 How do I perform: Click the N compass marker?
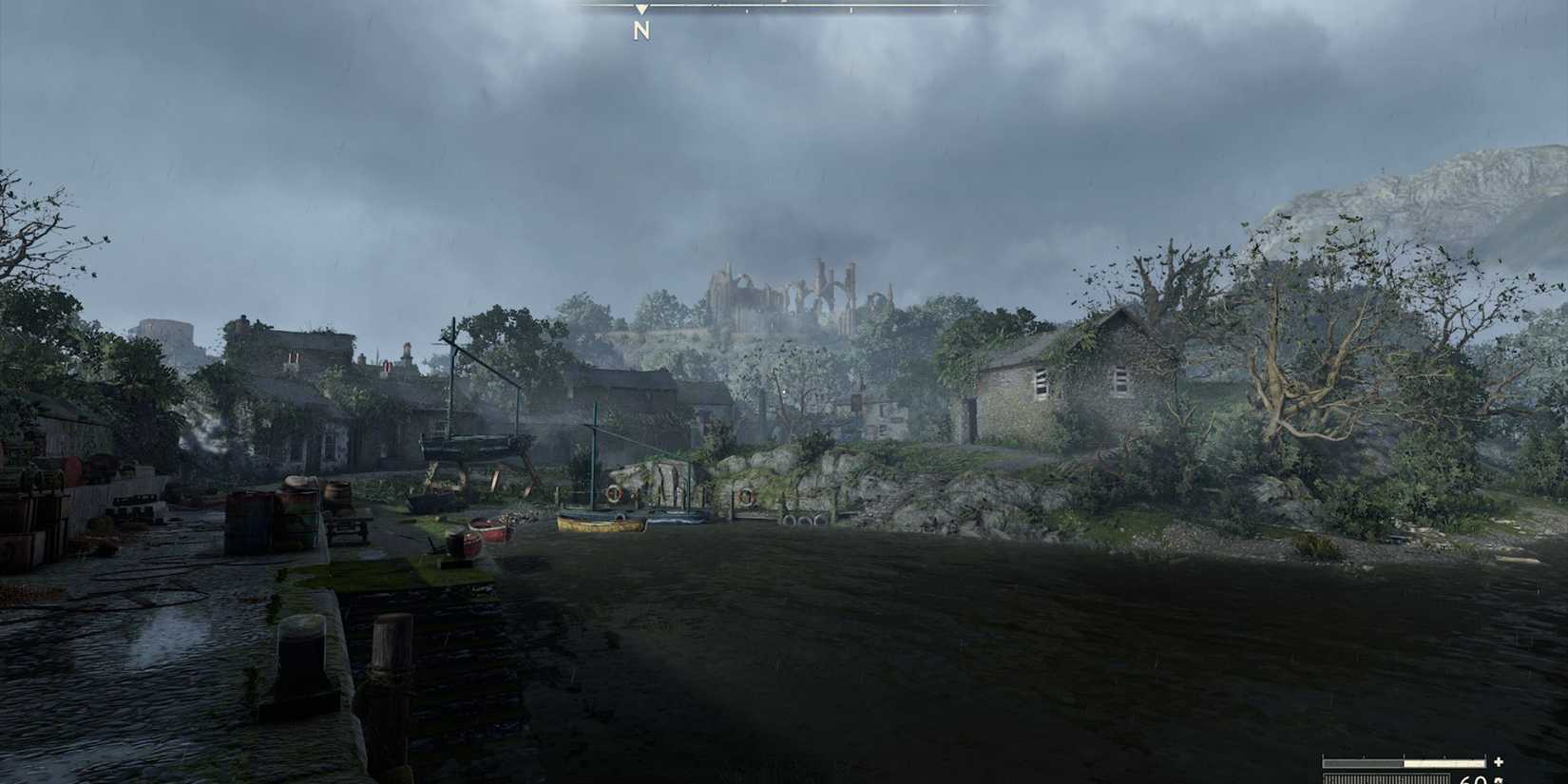pos(641,29)
